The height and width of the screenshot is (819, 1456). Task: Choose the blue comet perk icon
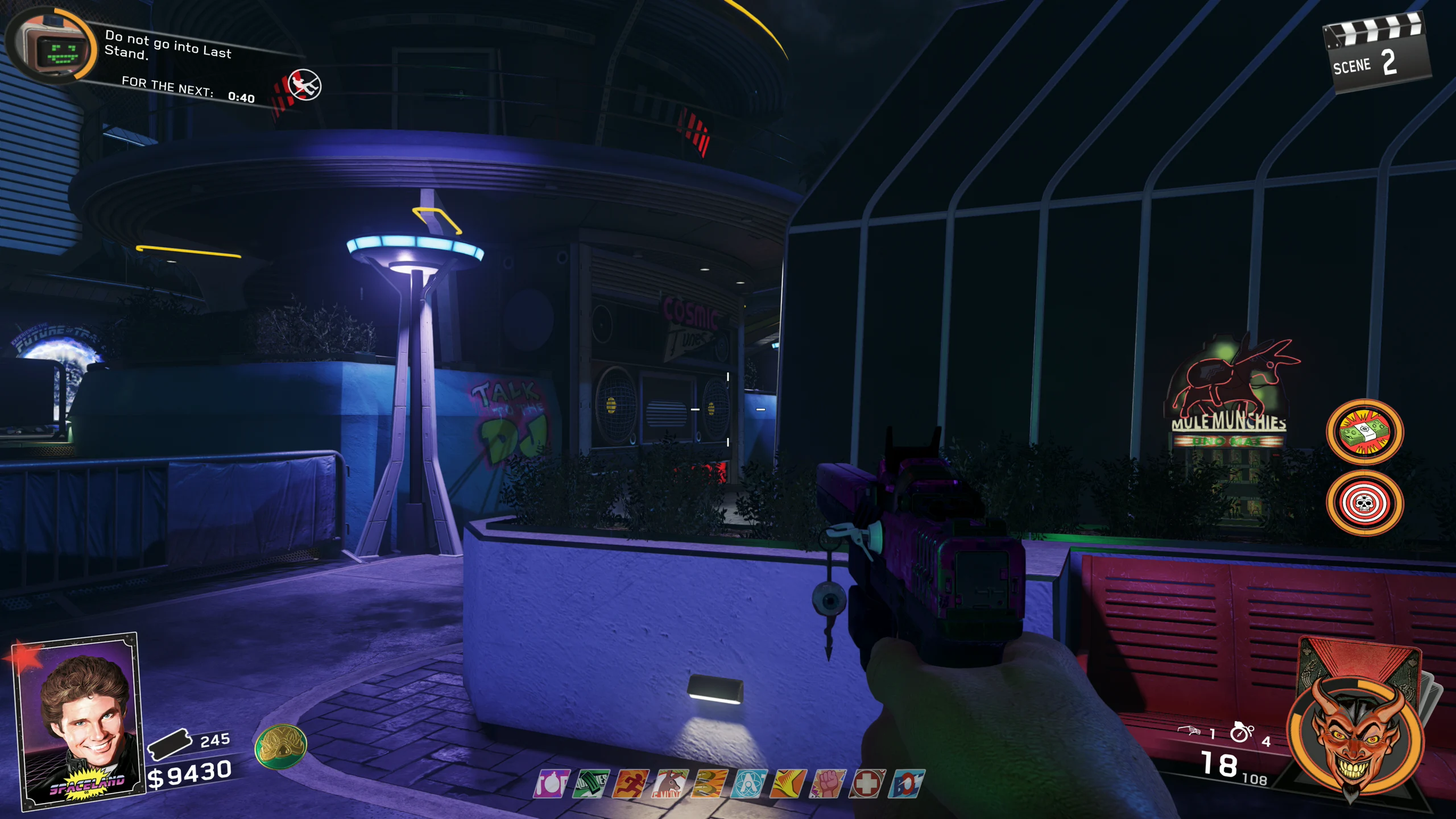[x=907, y=784]
